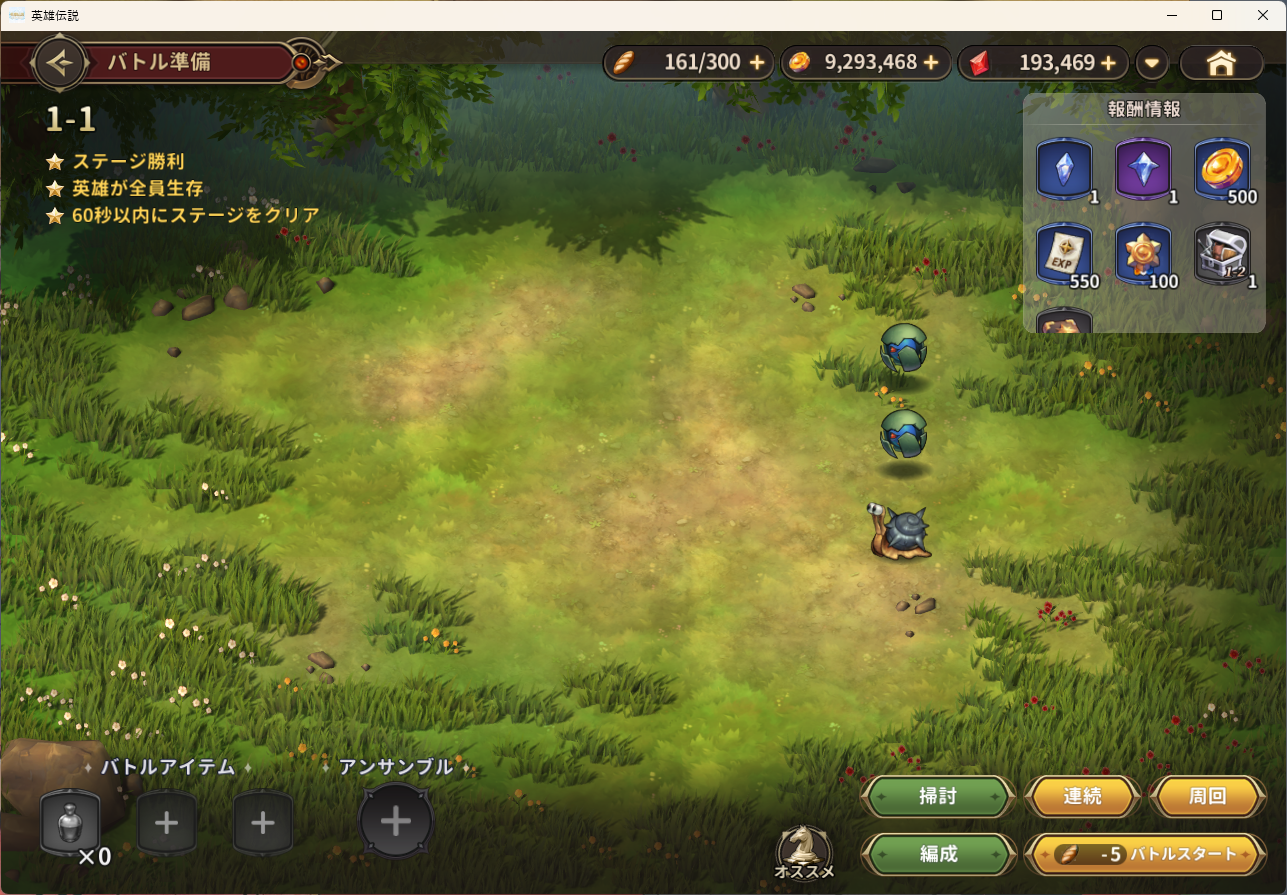Select the potion battle item slot
1287x895 pixels.
pyautogui.click(x=70, y=823)
